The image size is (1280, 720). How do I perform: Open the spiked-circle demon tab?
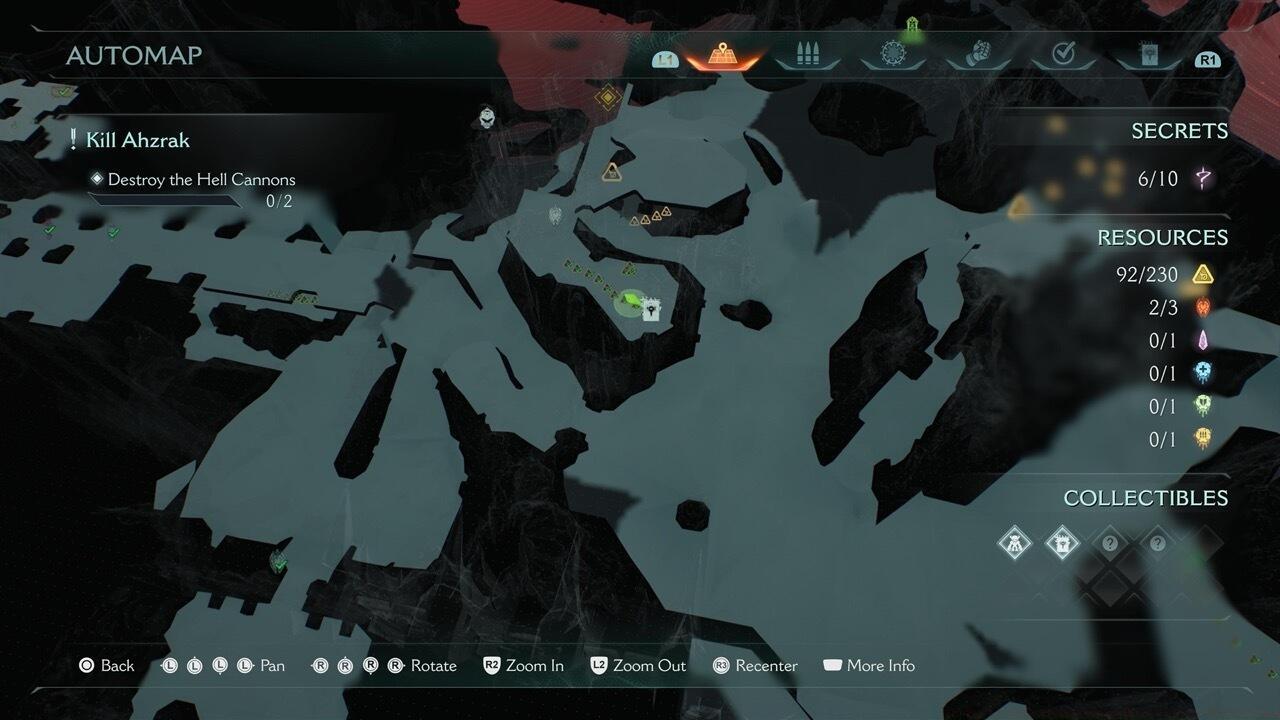(x=893, y=55)
